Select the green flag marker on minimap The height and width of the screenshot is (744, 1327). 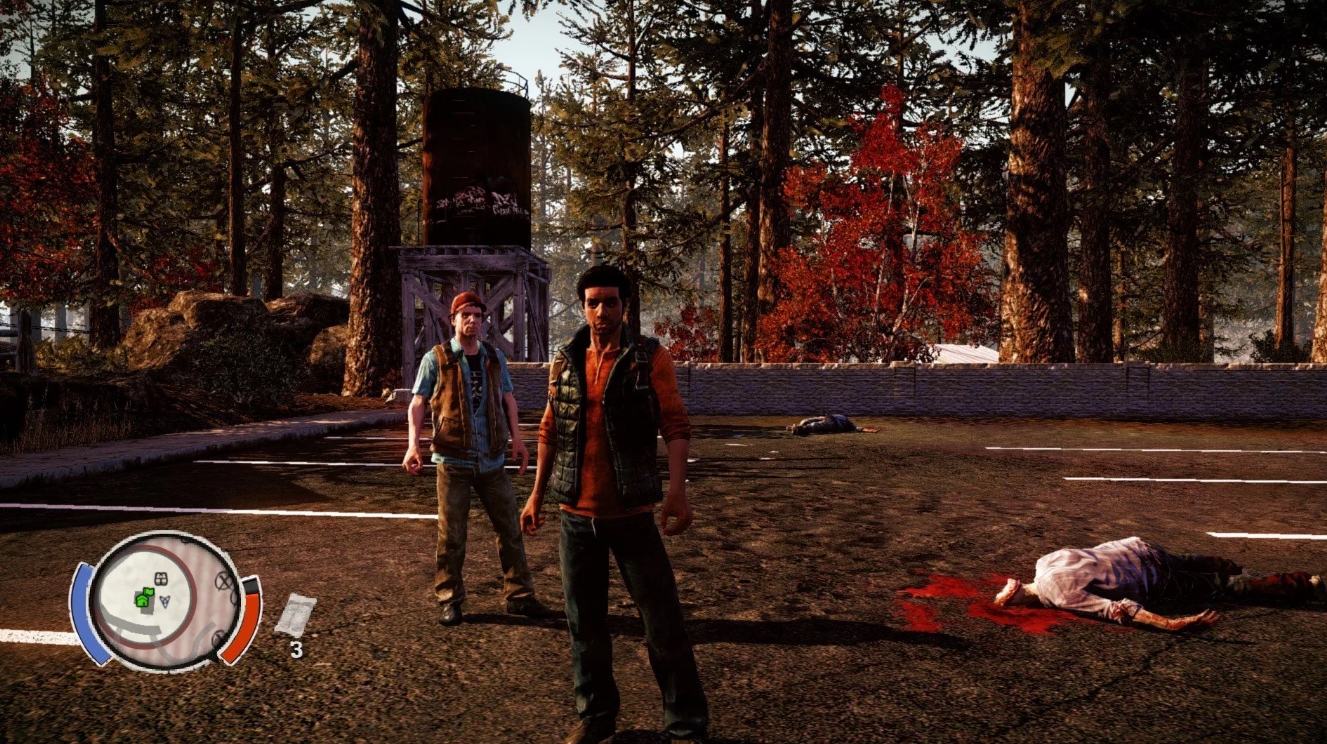coord(150,592)
